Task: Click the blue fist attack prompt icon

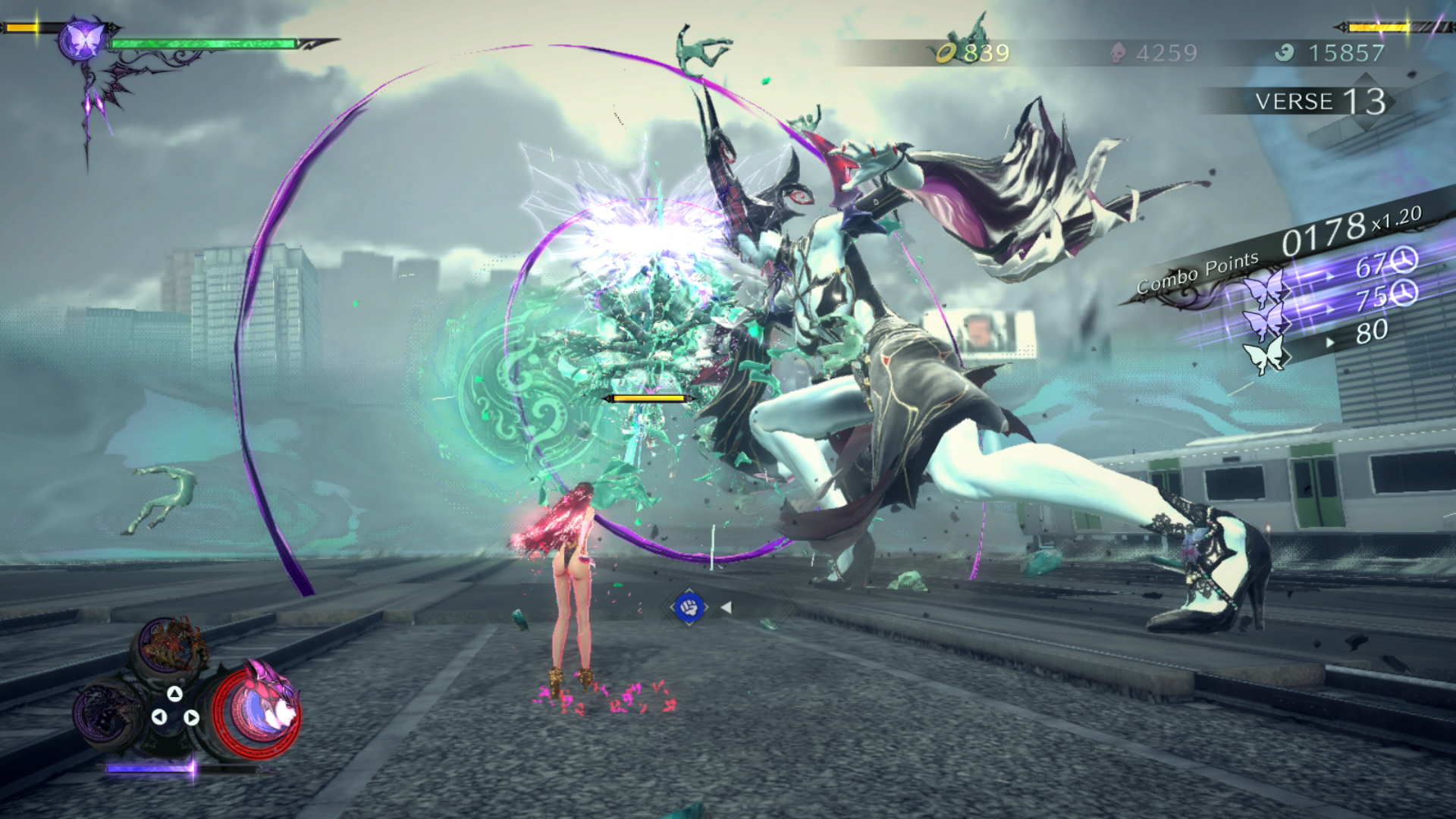Action: pyautogui.click(x=691, y=605)
